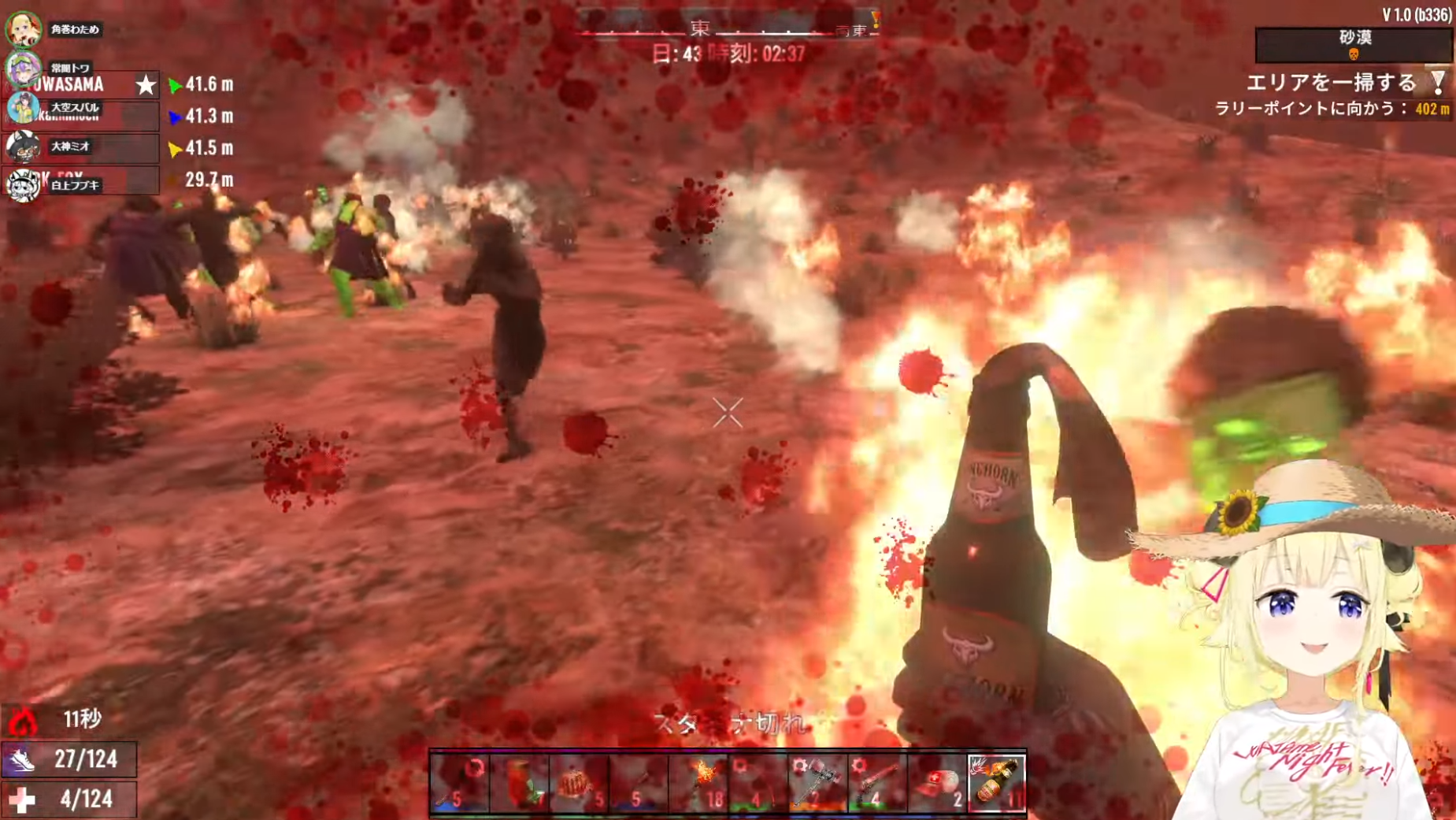Select the first aid kit hotbar slot

point(936,782)
